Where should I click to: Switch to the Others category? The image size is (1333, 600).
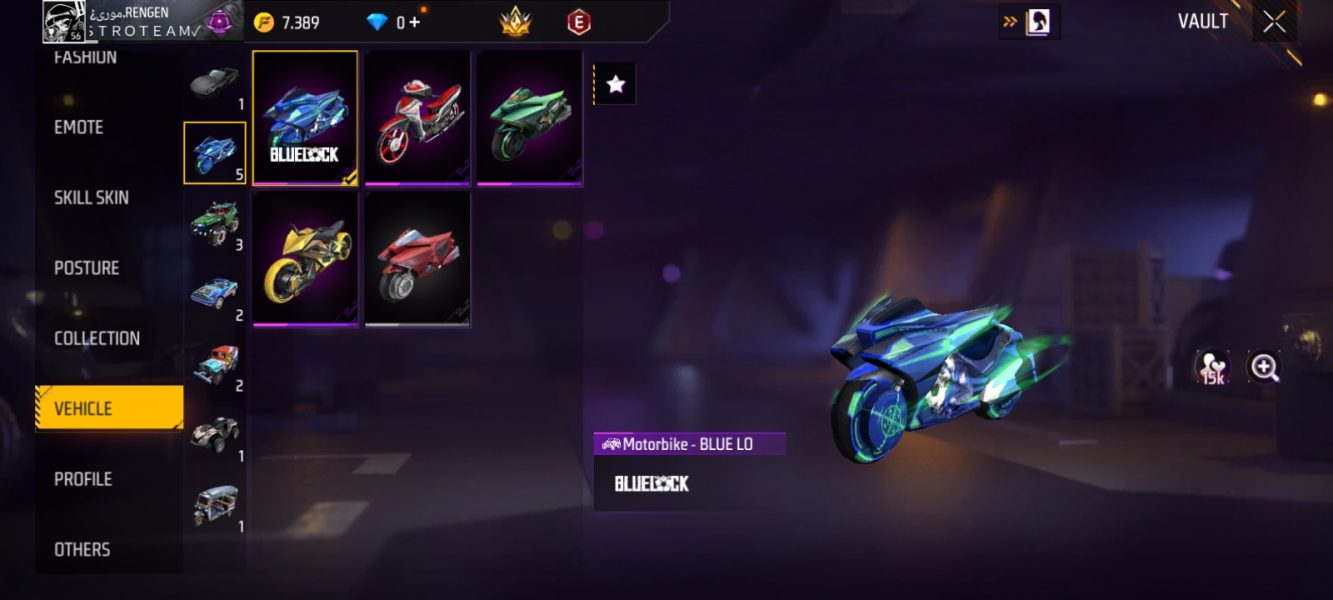click(x=82, y=549)
